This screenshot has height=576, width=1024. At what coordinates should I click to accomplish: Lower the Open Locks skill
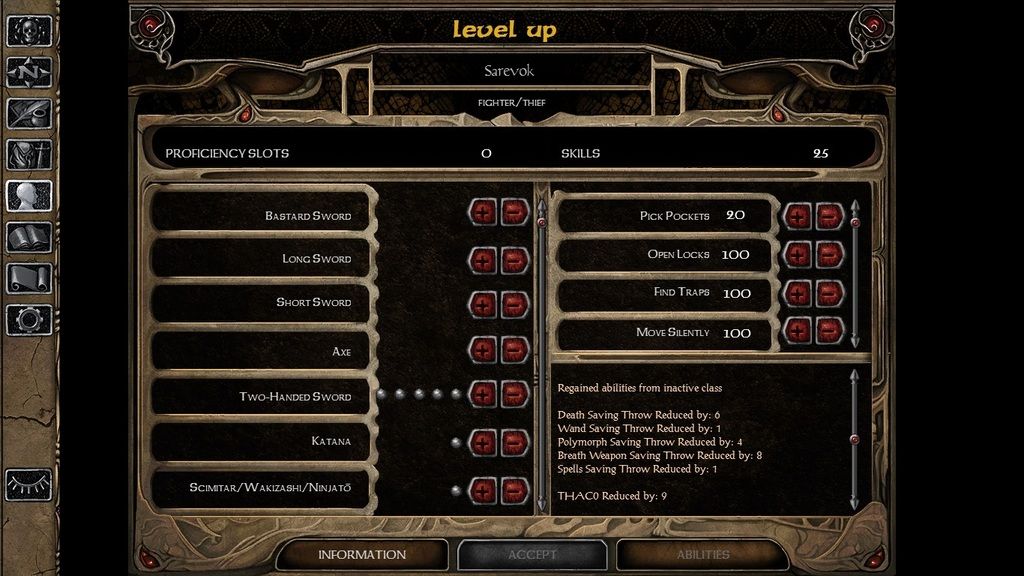point(828,254)
